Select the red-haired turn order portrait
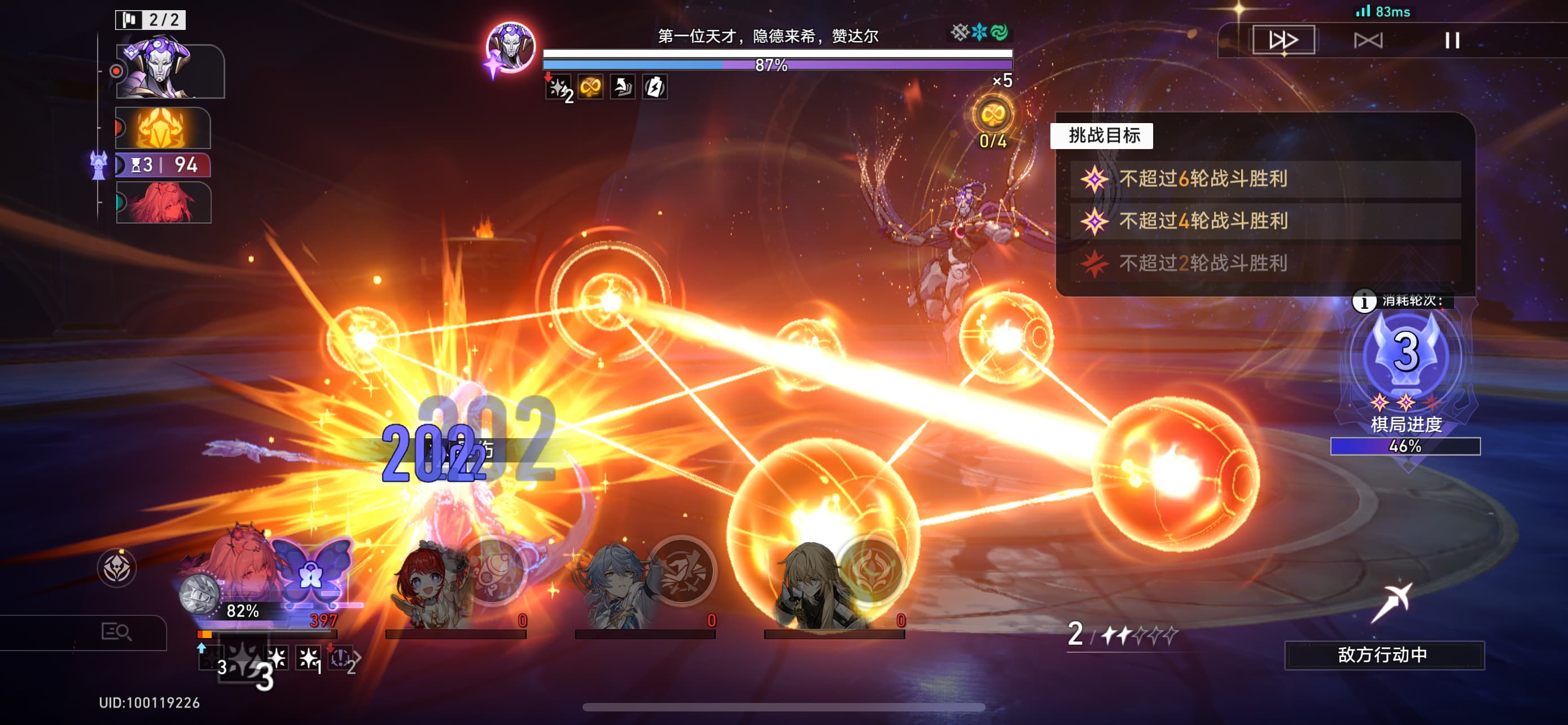This screenshot has width=1568, height=725. pos(163,202)
